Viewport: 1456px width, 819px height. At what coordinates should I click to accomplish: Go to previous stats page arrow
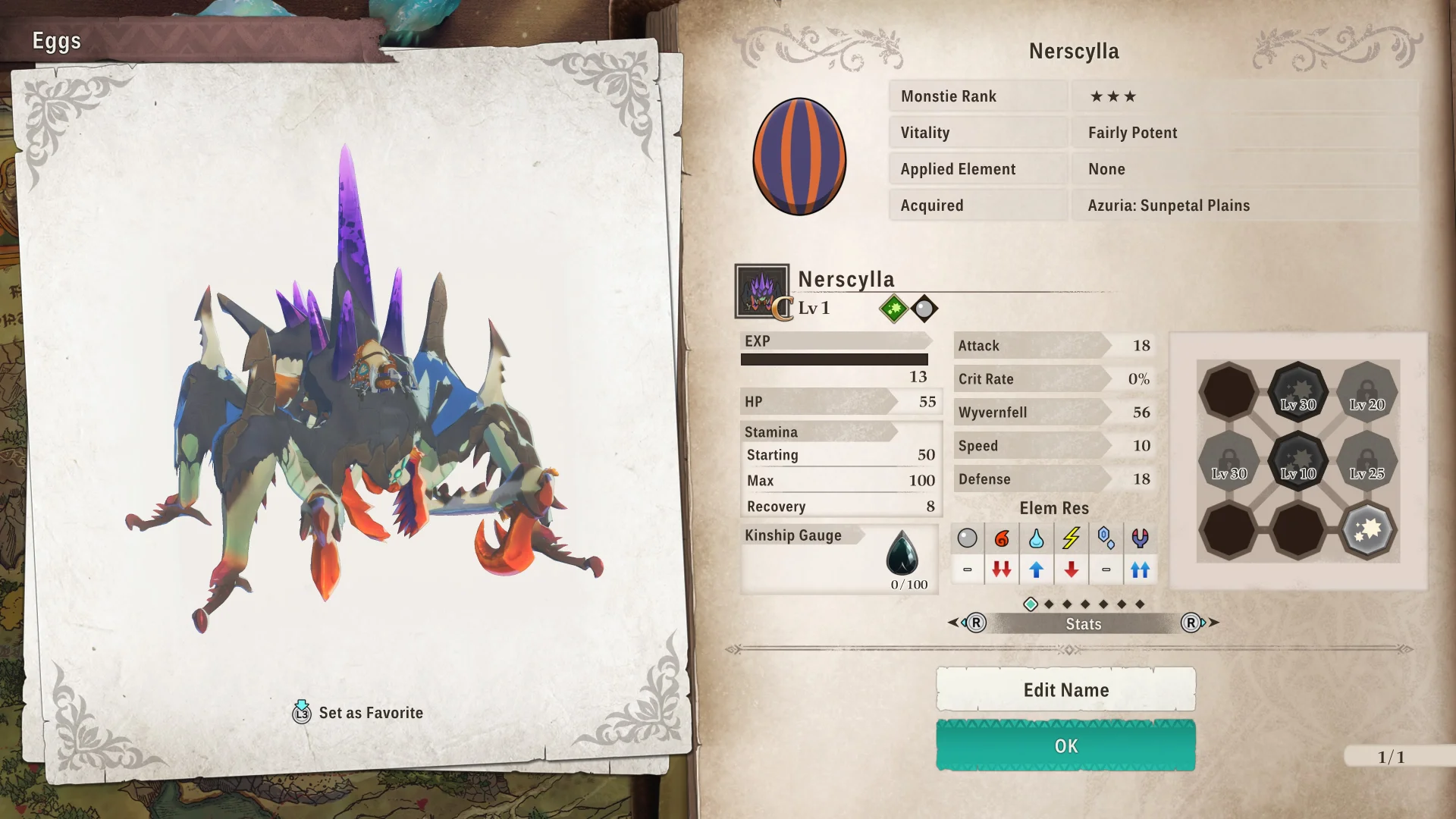tap(966, 623)
